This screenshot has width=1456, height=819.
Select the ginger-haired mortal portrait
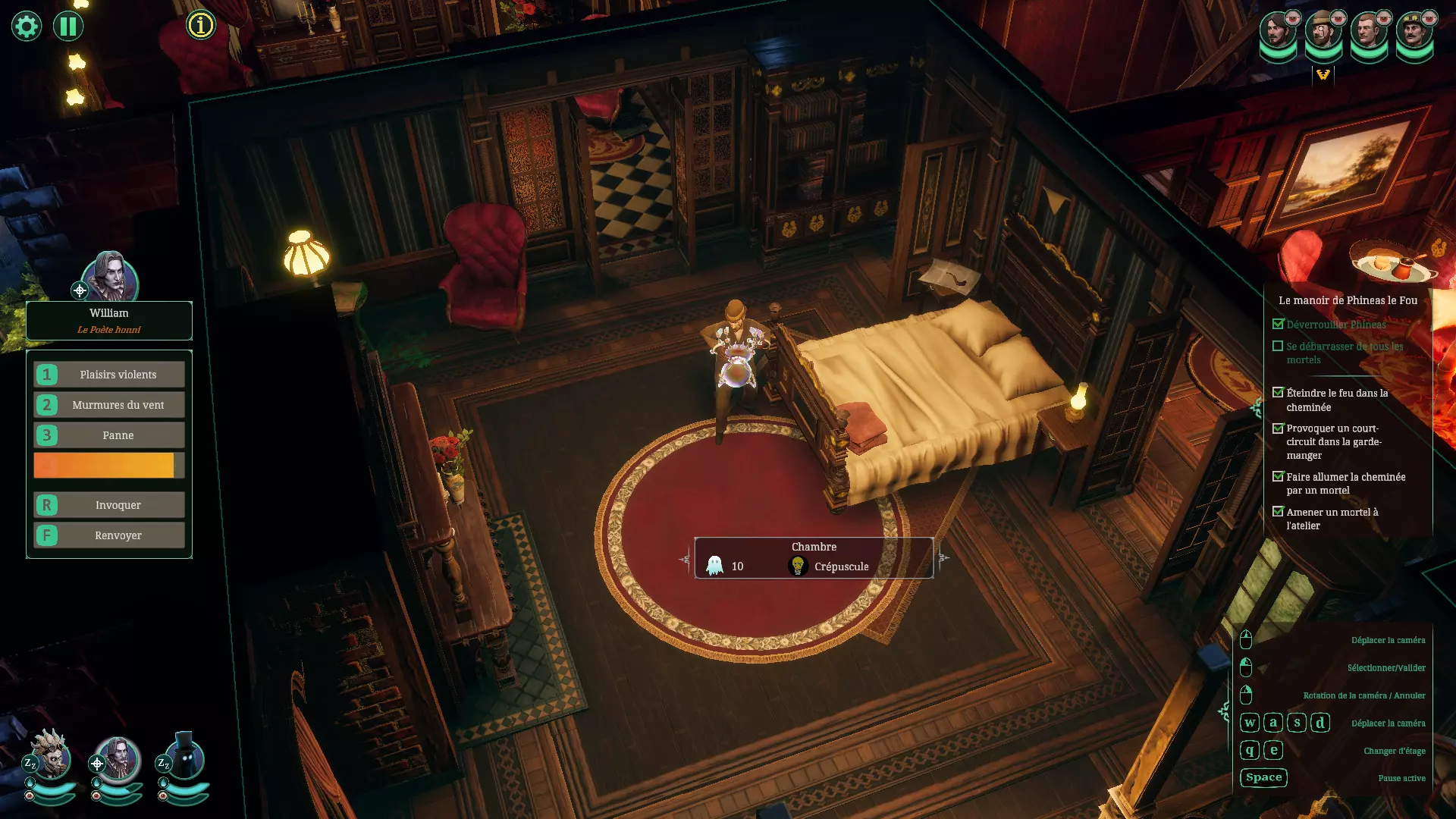click(x=1368, y=32)
